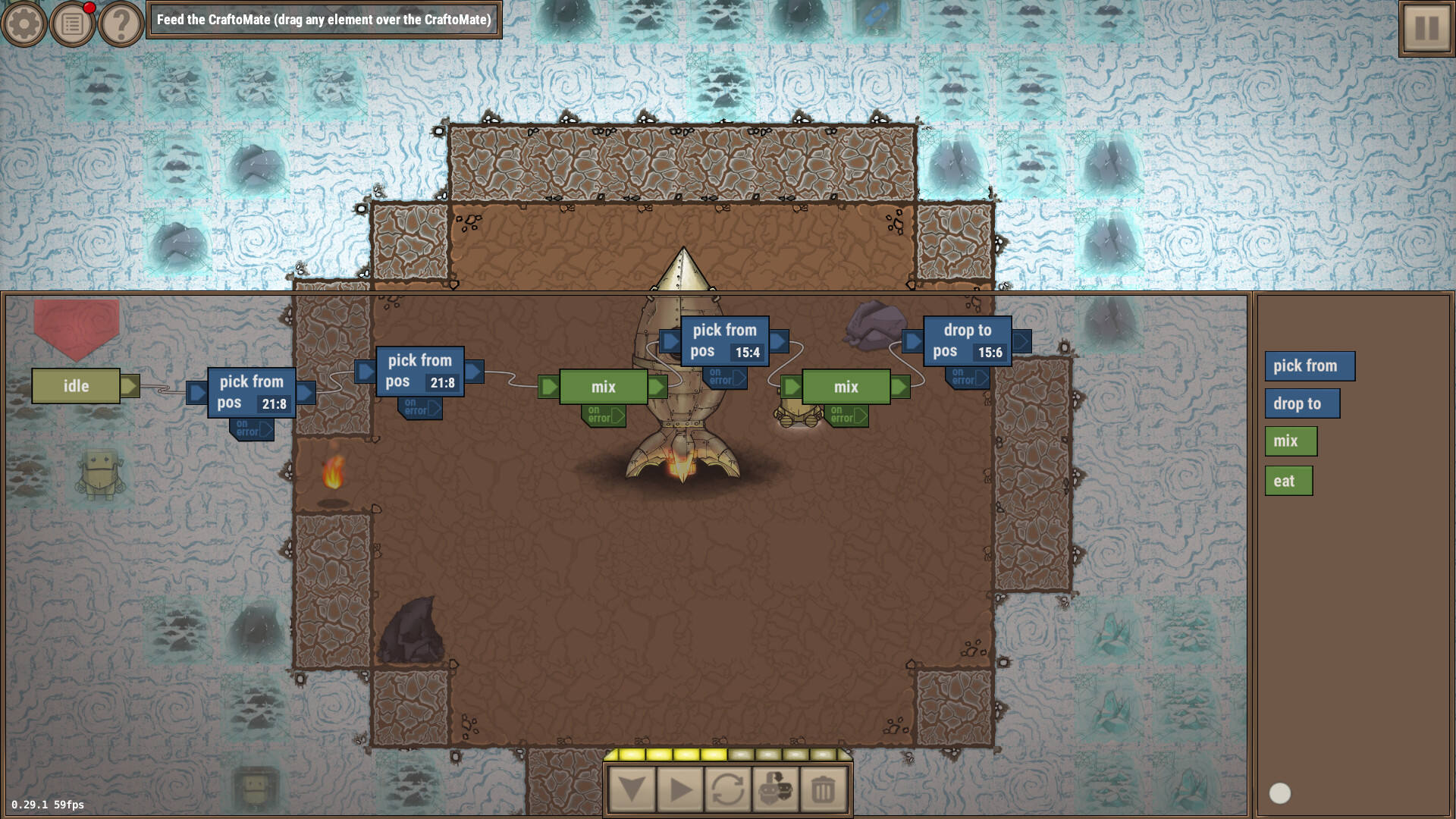This screenshot has width=1456, height=819.
Task: Open the gear settings menu
Action: click(x=24, y=24)
